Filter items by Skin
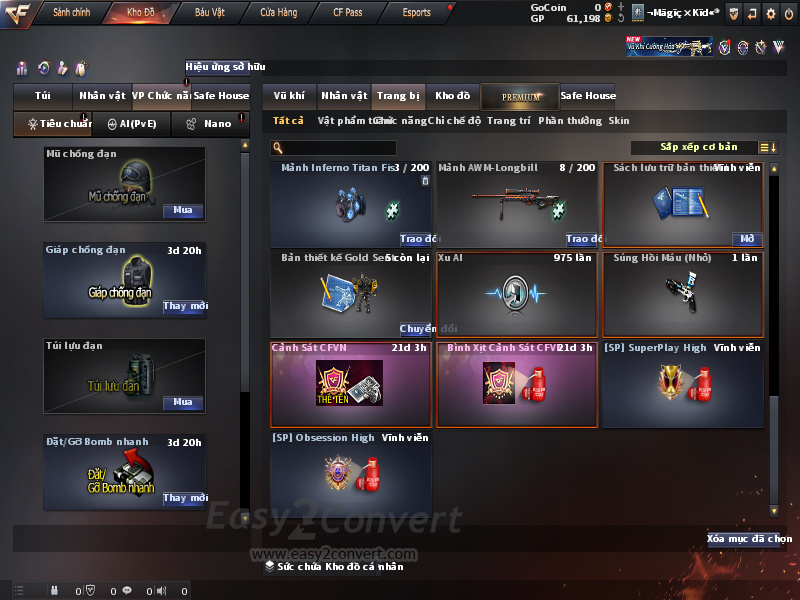The width and height of the screenshot is (800, 600). coord(619,121)
